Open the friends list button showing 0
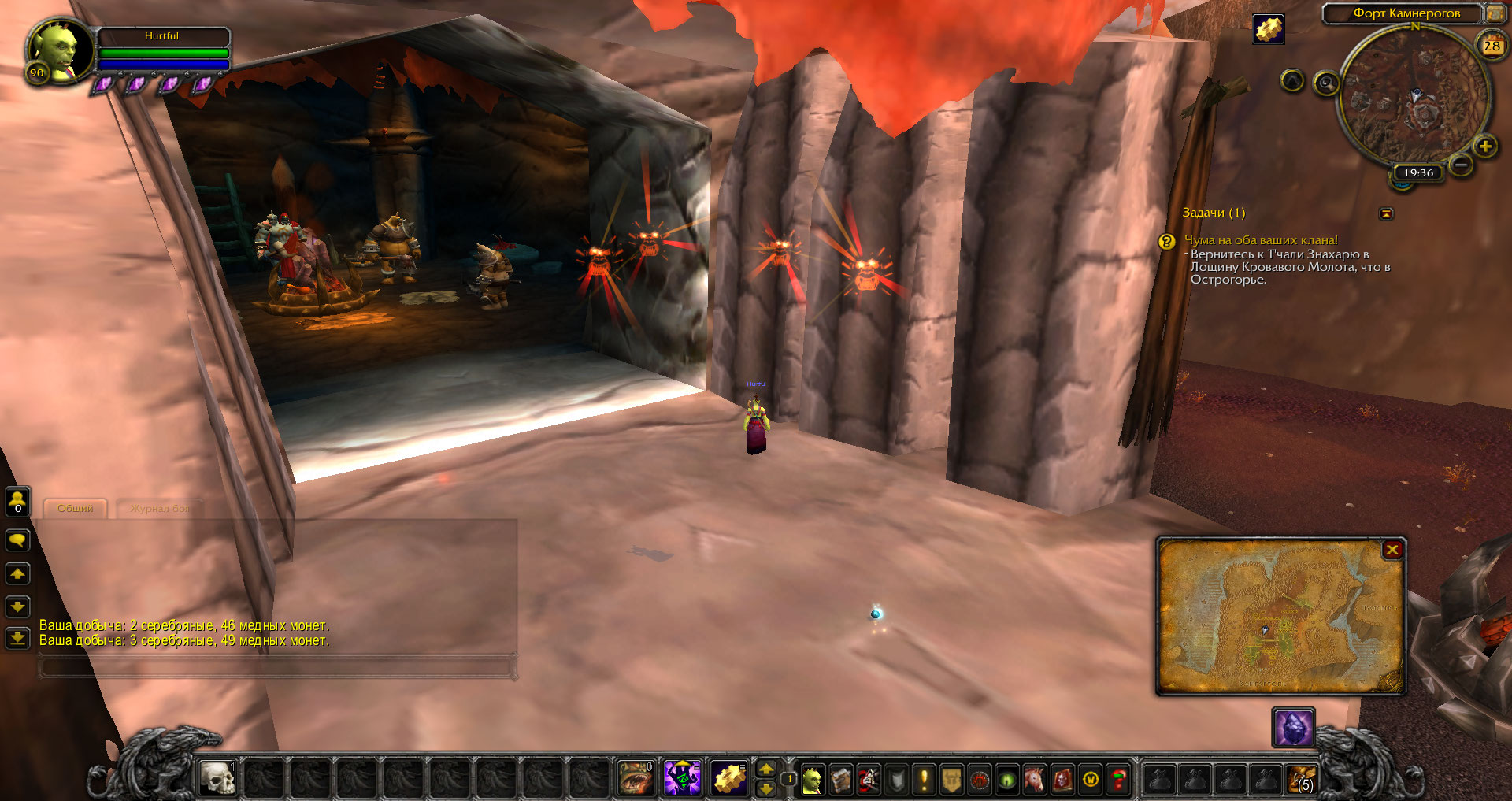Screen dimensions: 1512x801 pos(17,501)
